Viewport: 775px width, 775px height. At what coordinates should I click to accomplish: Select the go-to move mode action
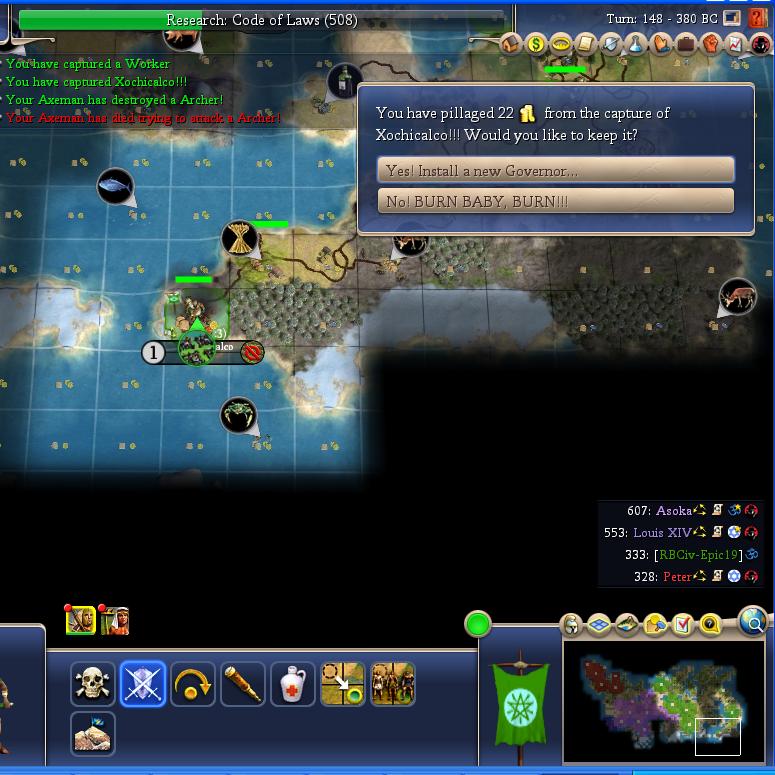tap(342, 684)
